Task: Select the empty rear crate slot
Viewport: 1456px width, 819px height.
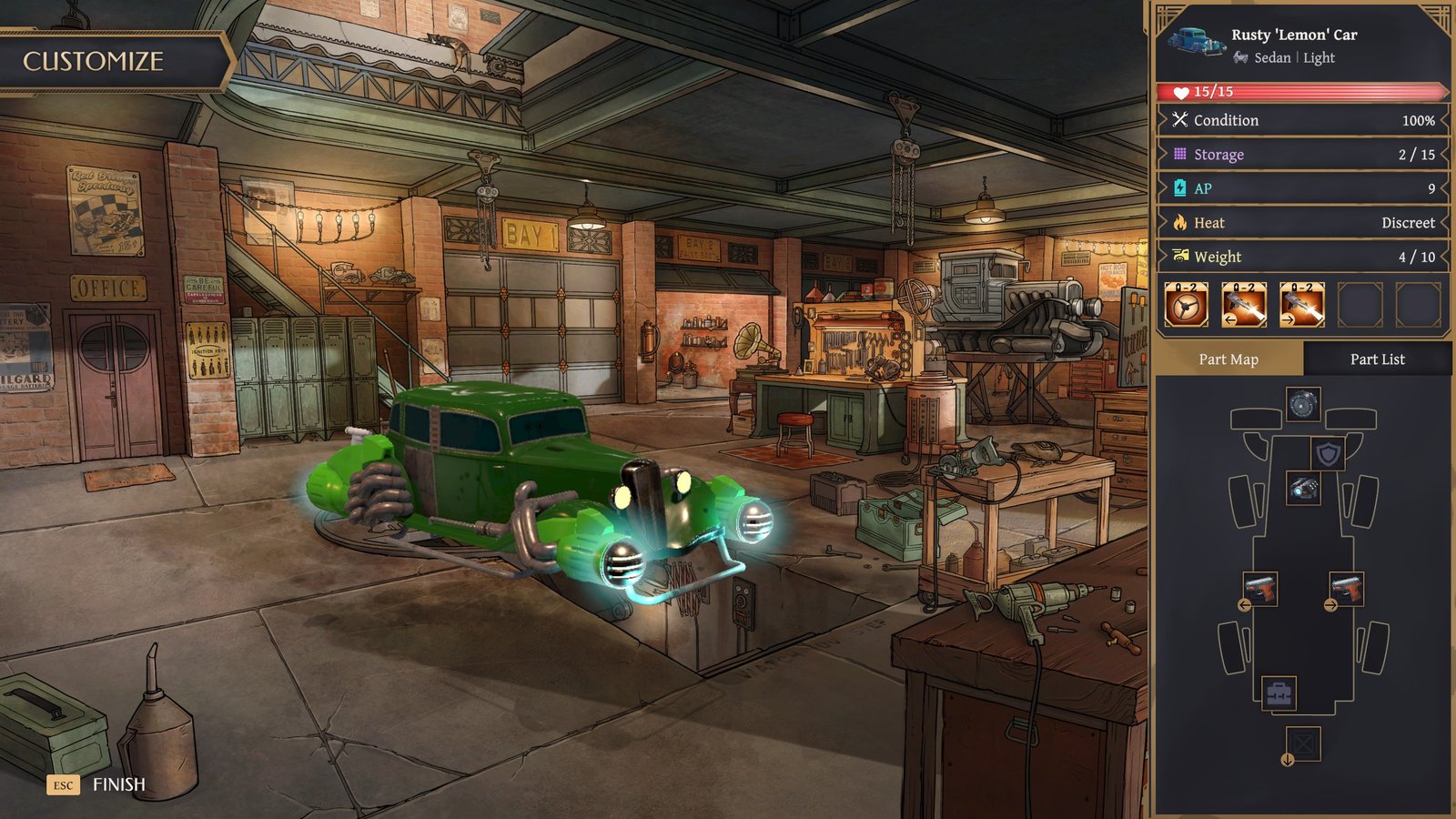Action: (1303, 744)
